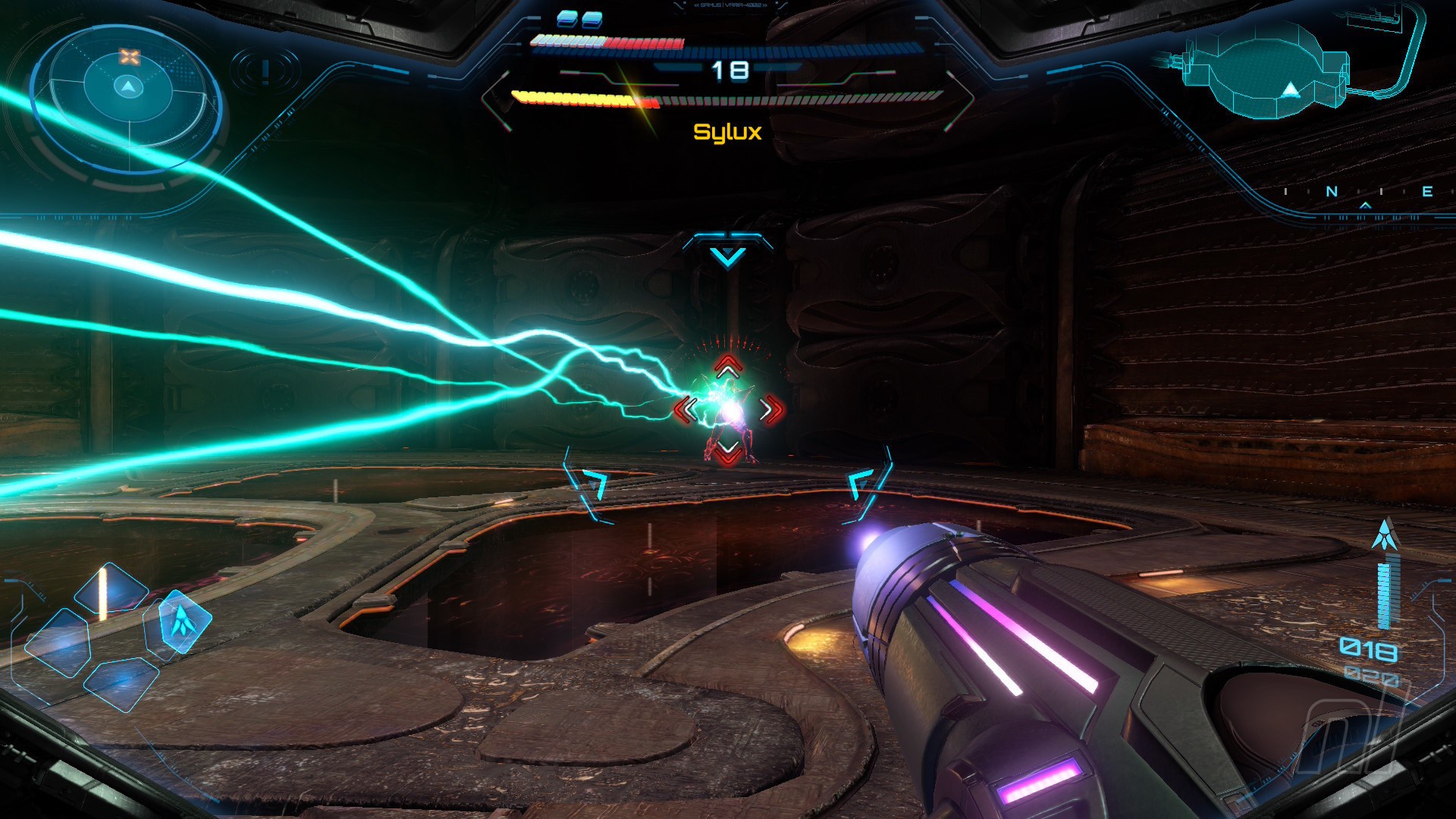Click the N marker on the compass
The width and height of the screenshot is (1456, 819).
click(x=1332, y=192)
